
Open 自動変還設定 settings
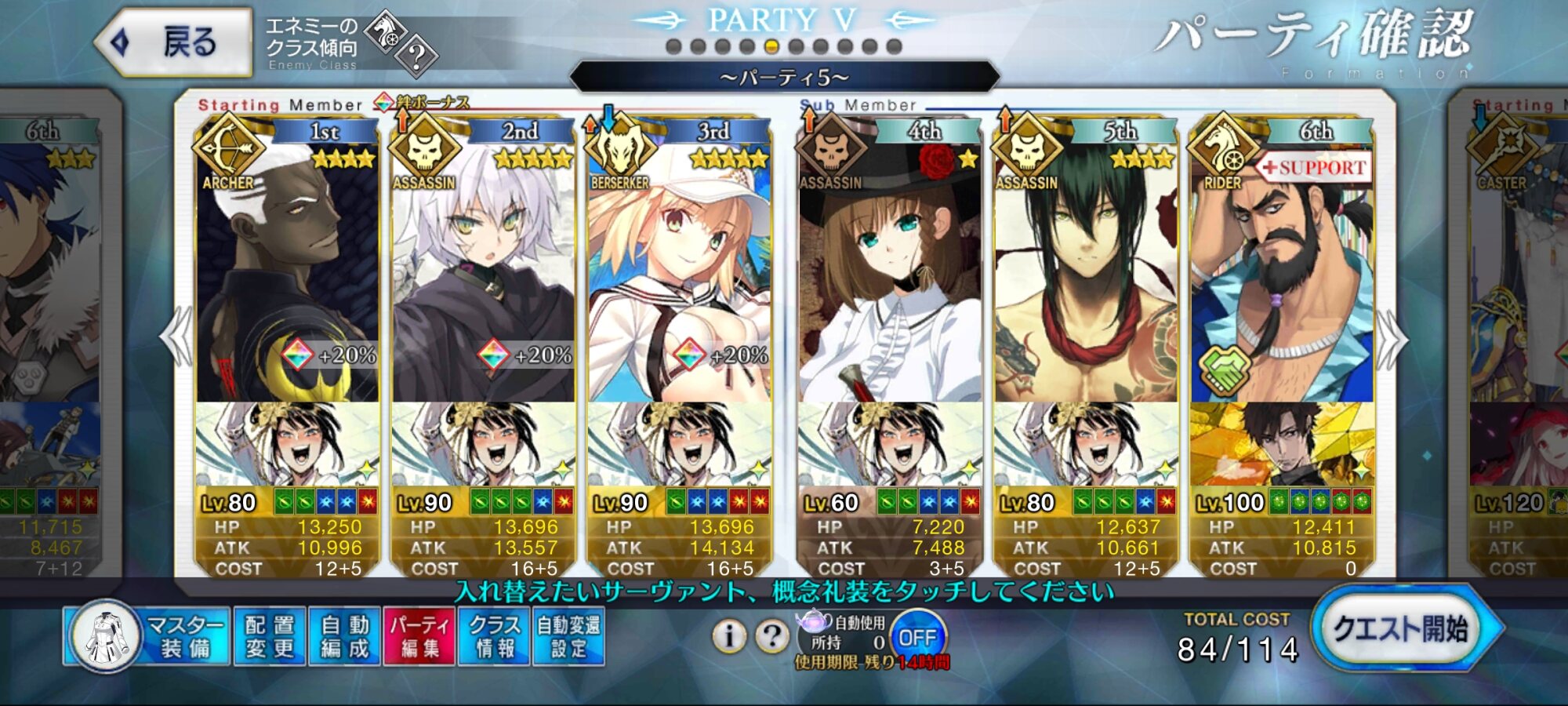568,636
